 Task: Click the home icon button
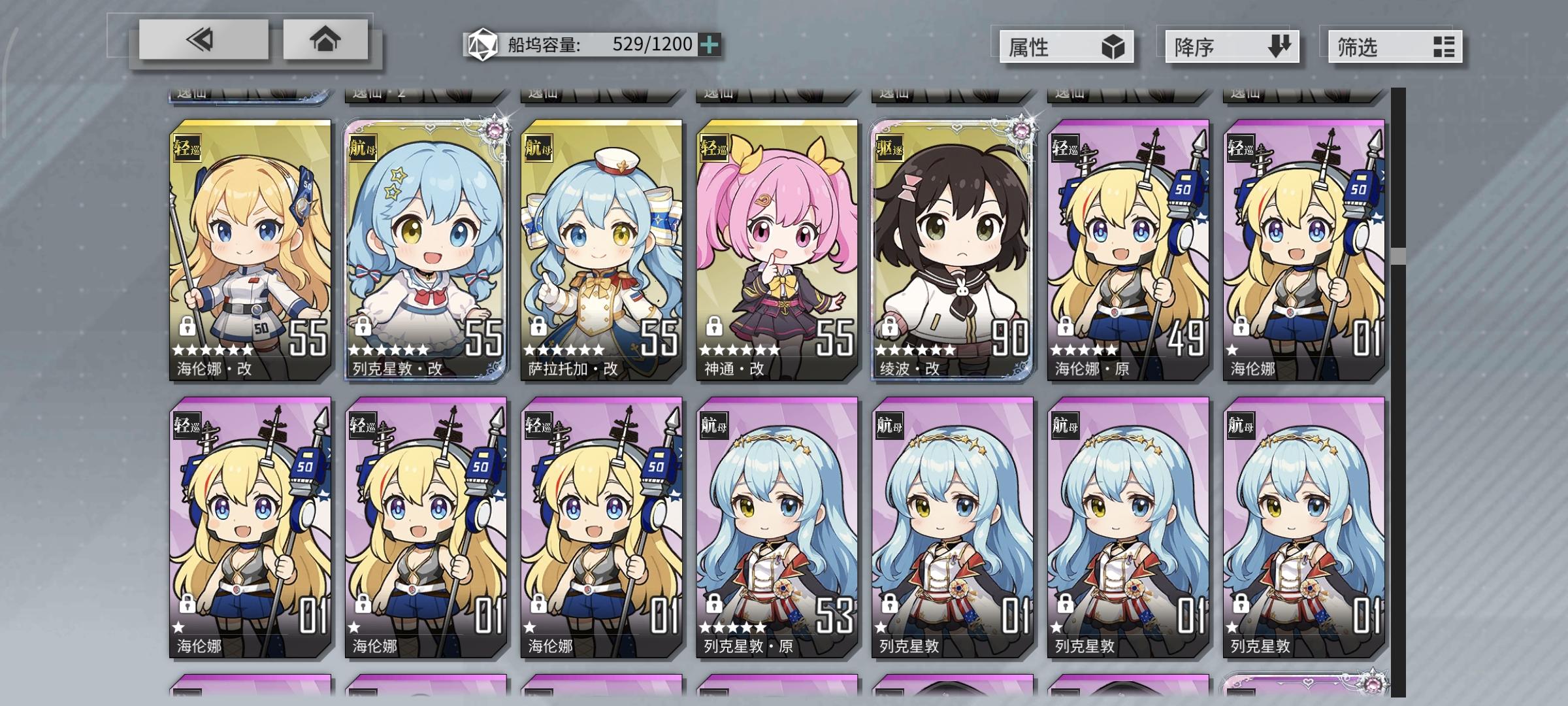pyautogui.click(x=326, y=41)
